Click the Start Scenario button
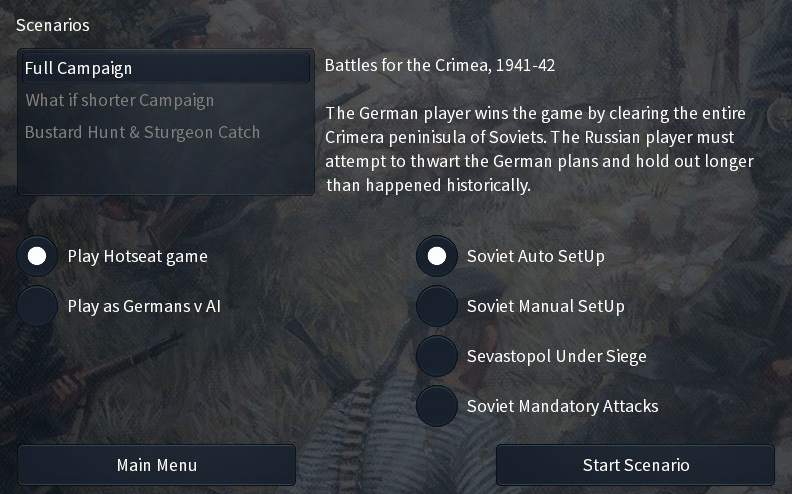 (636, 465)
